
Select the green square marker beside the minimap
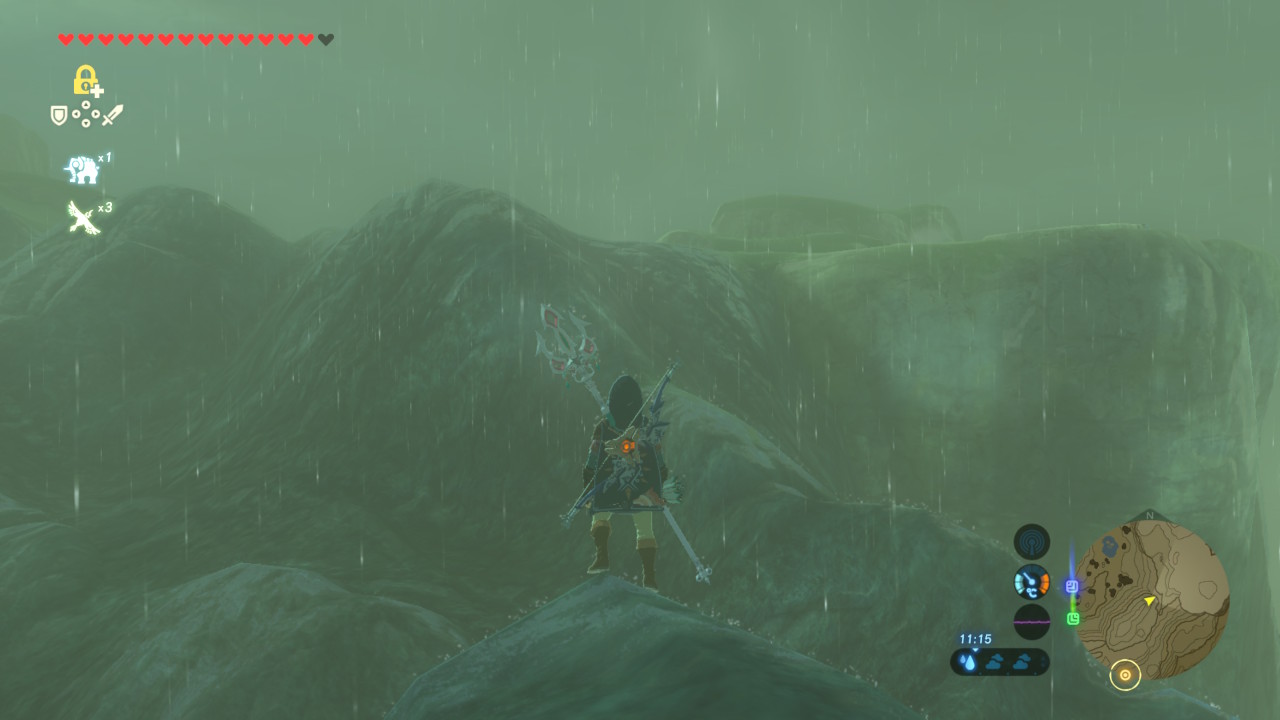1073,619
